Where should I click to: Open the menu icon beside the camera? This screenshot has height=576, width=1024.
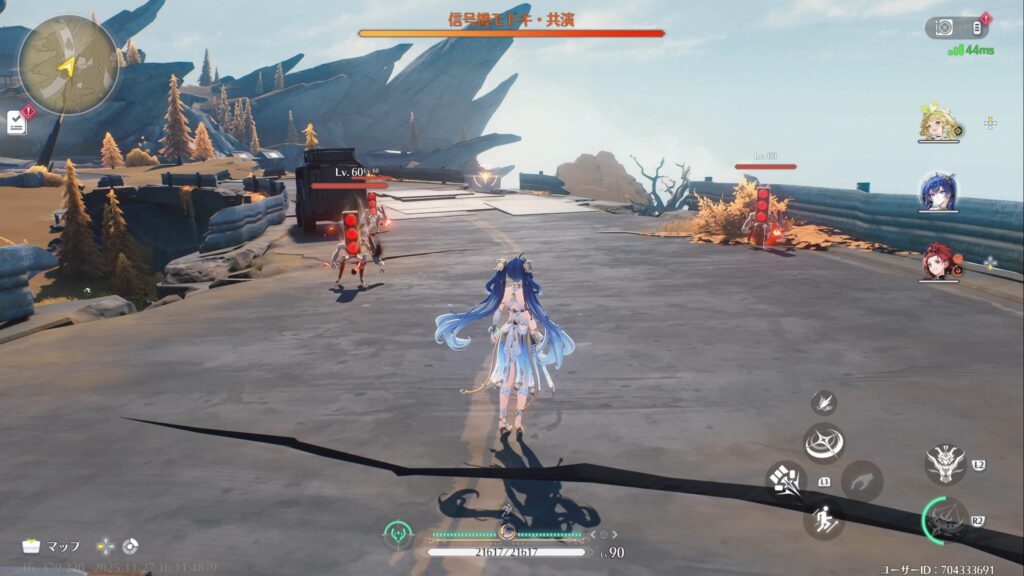[x=977, y=28]
